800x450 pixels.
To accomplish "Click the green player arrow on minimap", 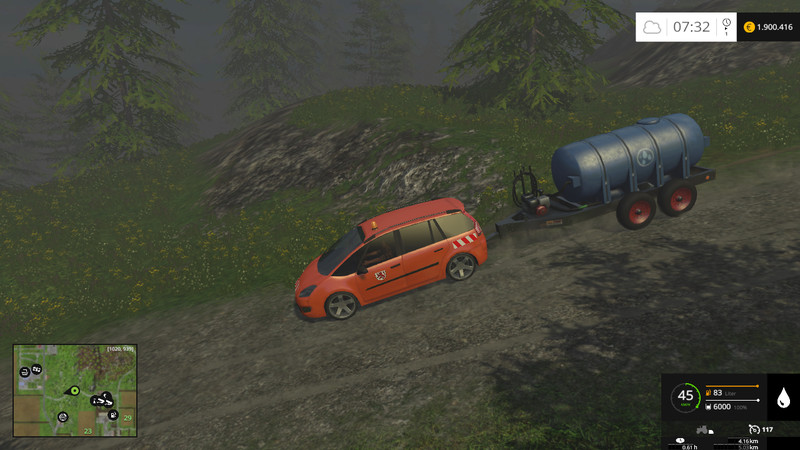I will 74,390.
